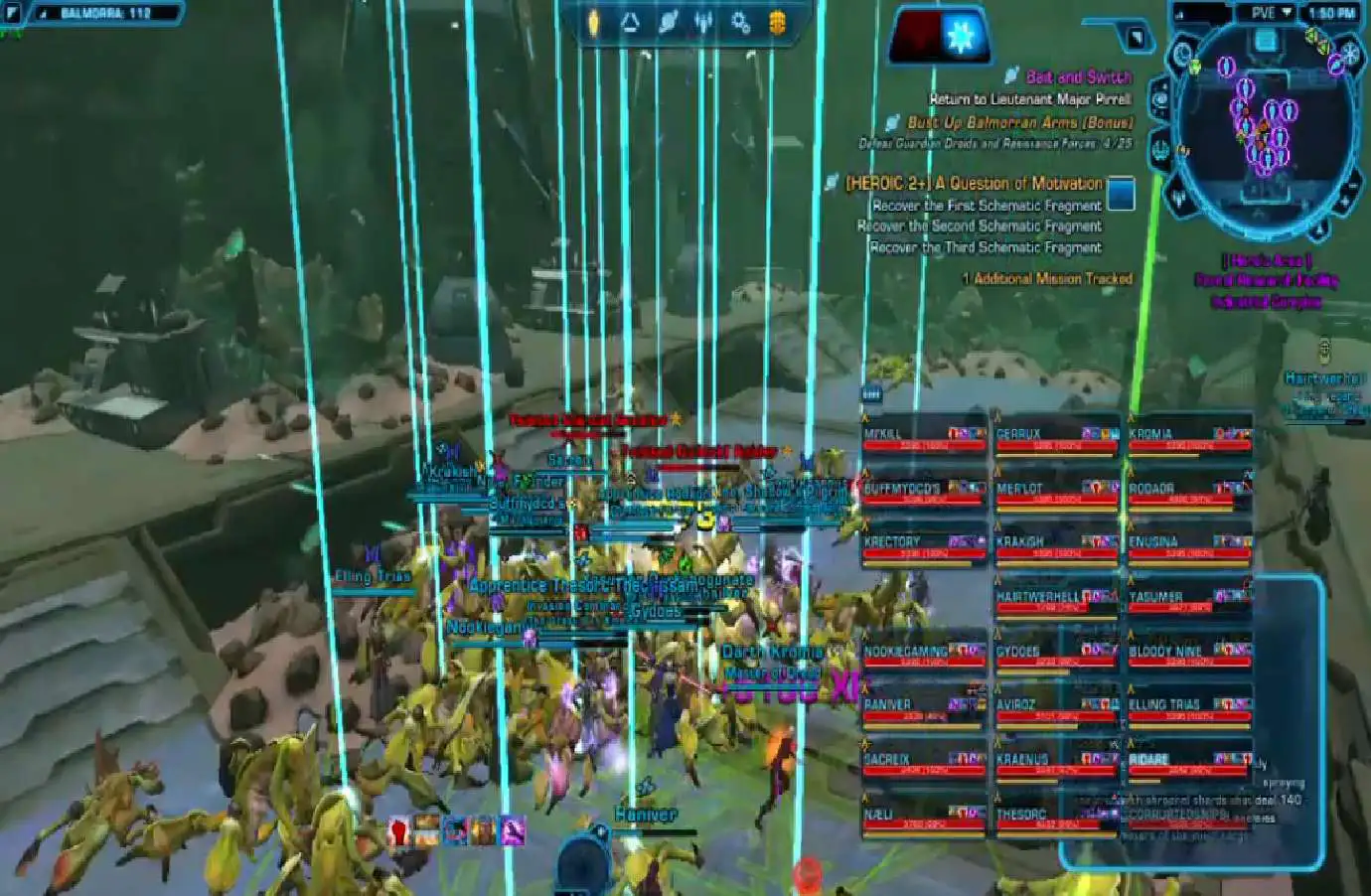Target ELLING TRIAS in the raid frames

[1189, 710]
